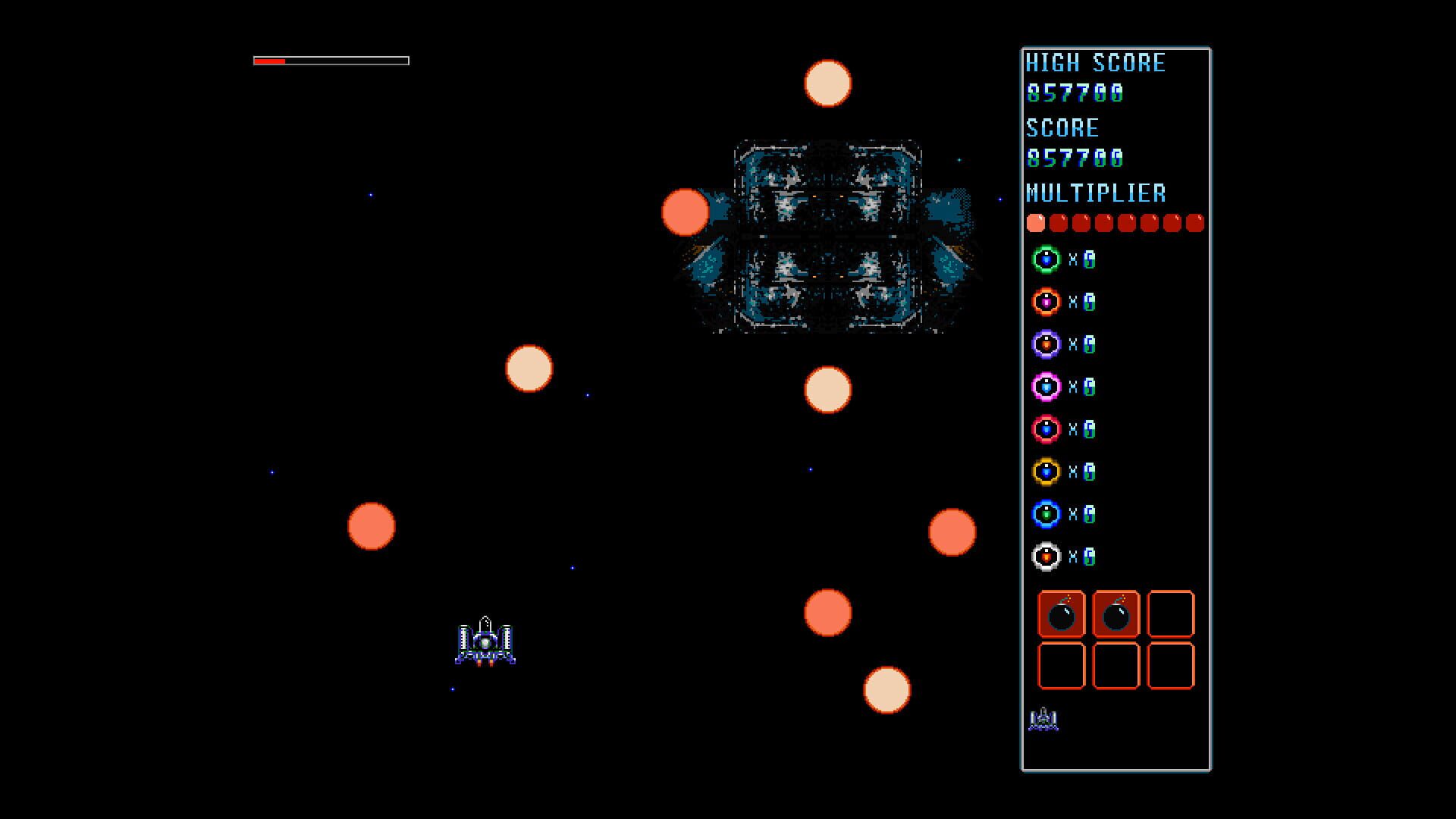Click the MULTIPLIER heading
The height and width of the screenshot is (819, 1456).
(1098, 193)
